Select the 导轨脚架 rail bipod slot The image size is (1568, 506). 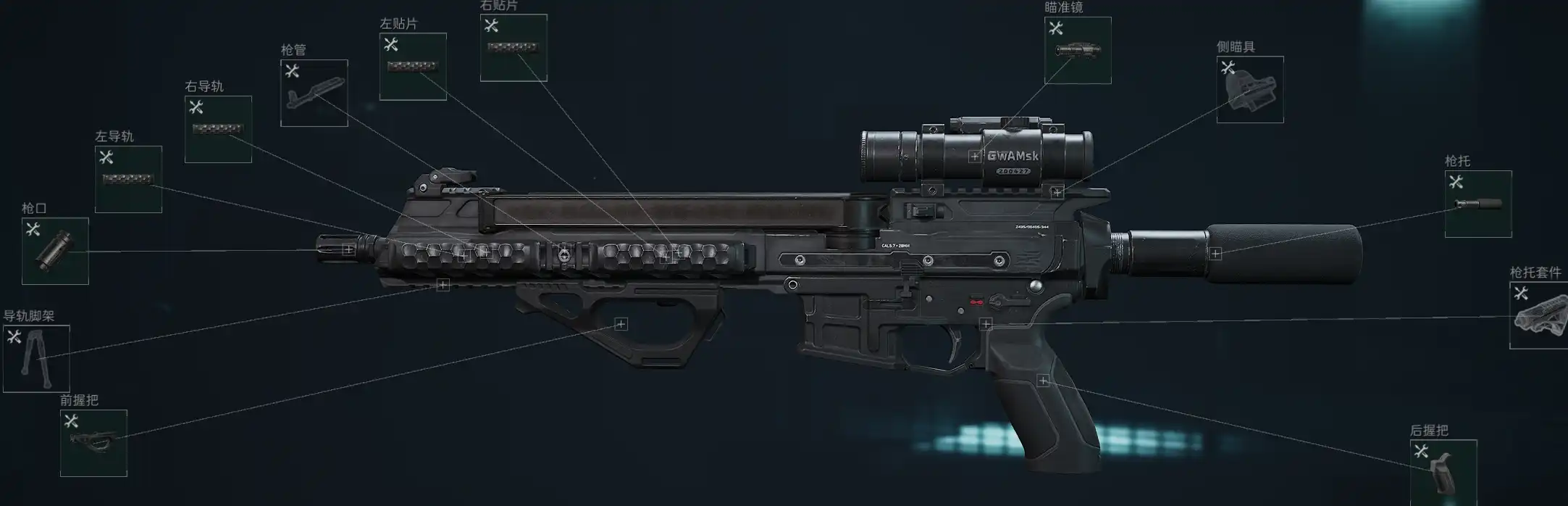click(x=36, y=358)
